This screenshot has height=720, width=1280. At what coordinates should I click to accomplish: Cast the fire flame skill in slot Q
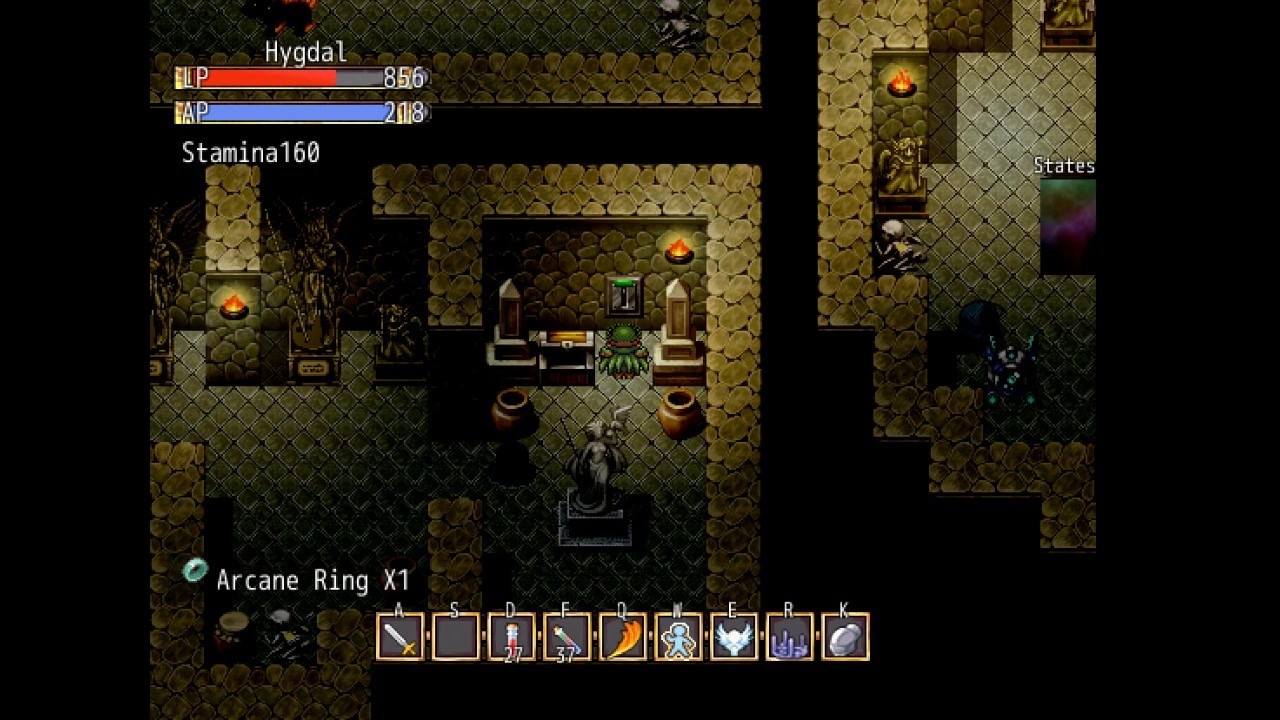tap(622, 637)
